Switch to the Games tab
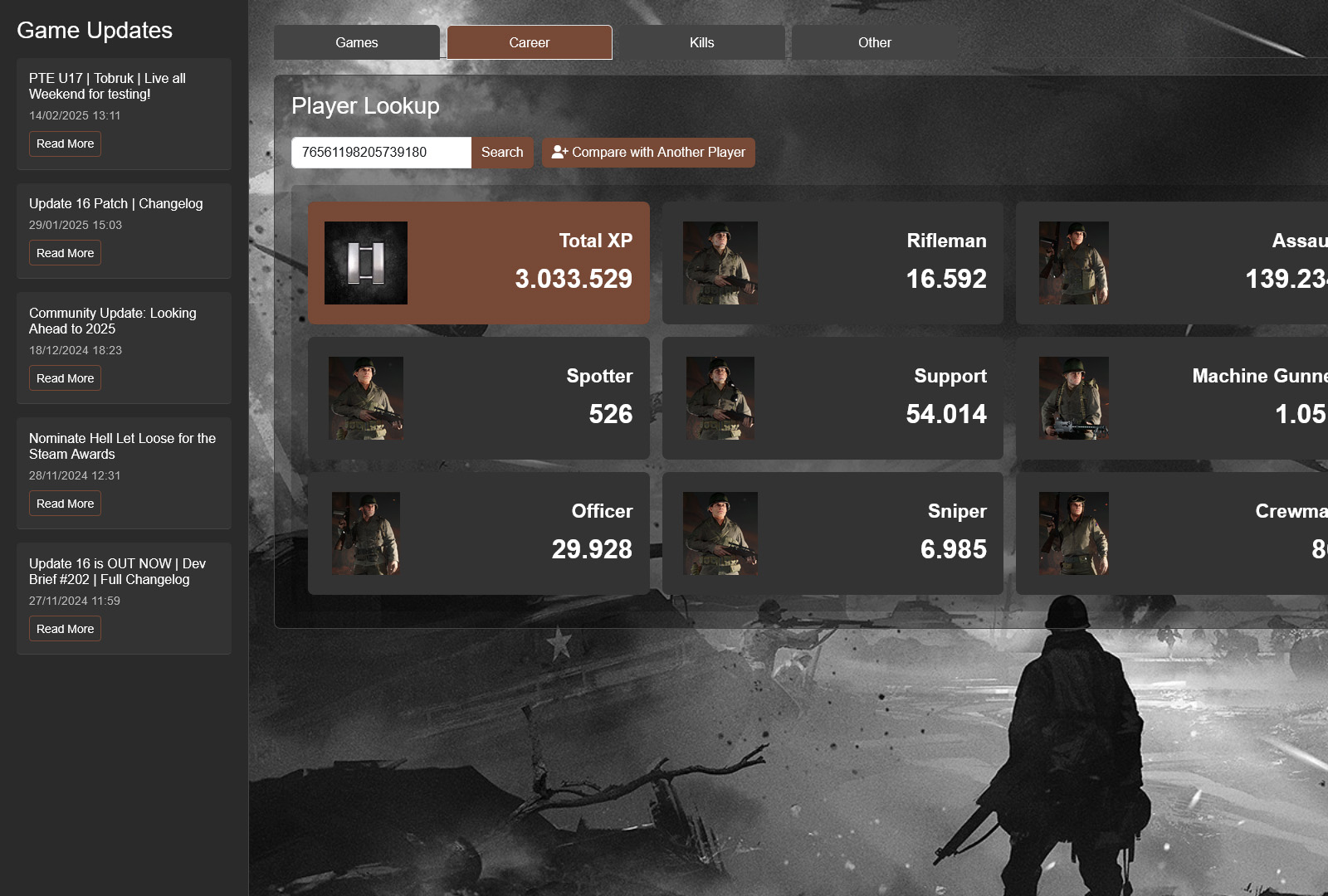 pyautogui.click(x=357, y=42)
